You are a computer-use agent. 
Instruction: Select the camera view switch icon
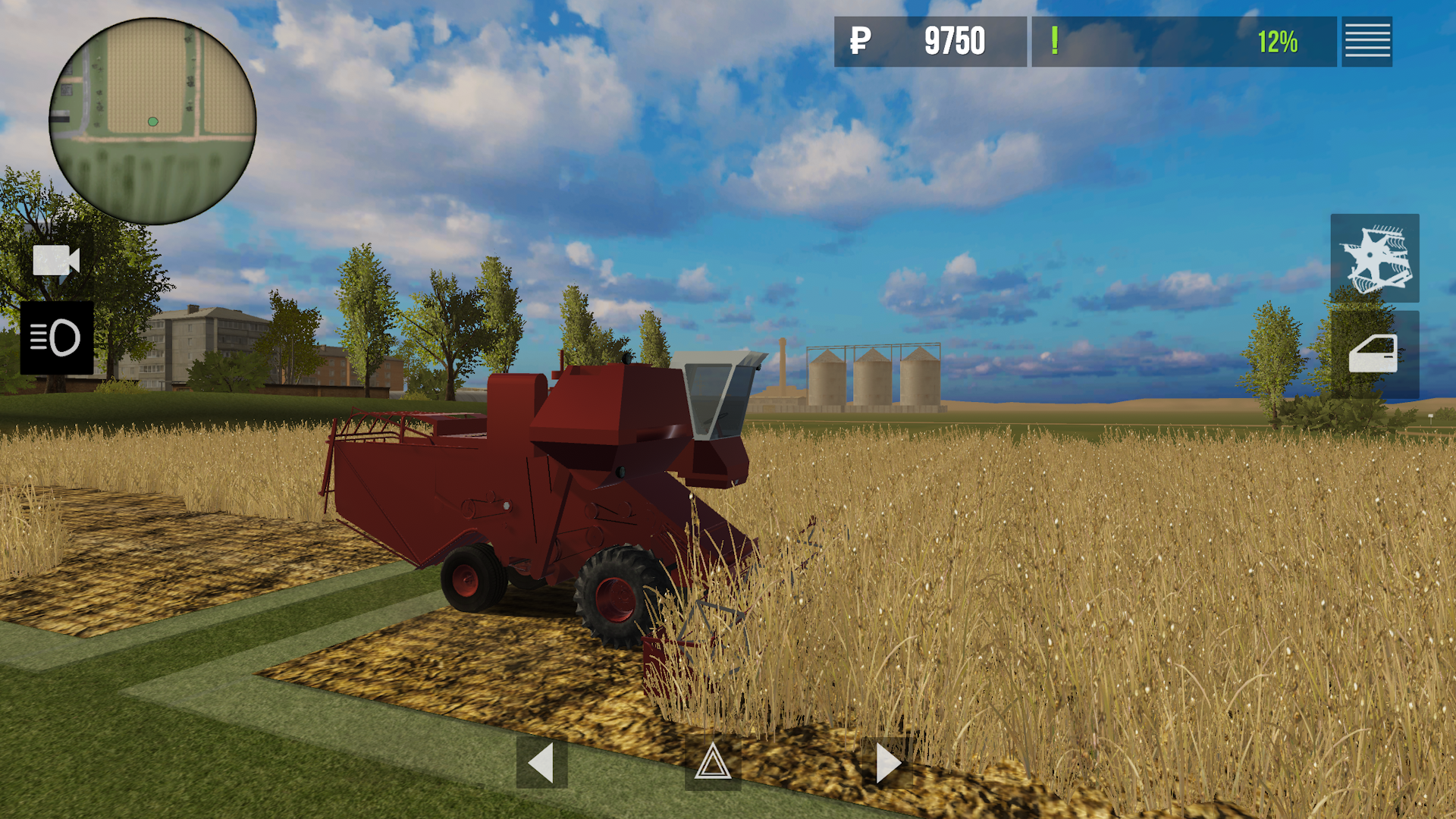57,262
